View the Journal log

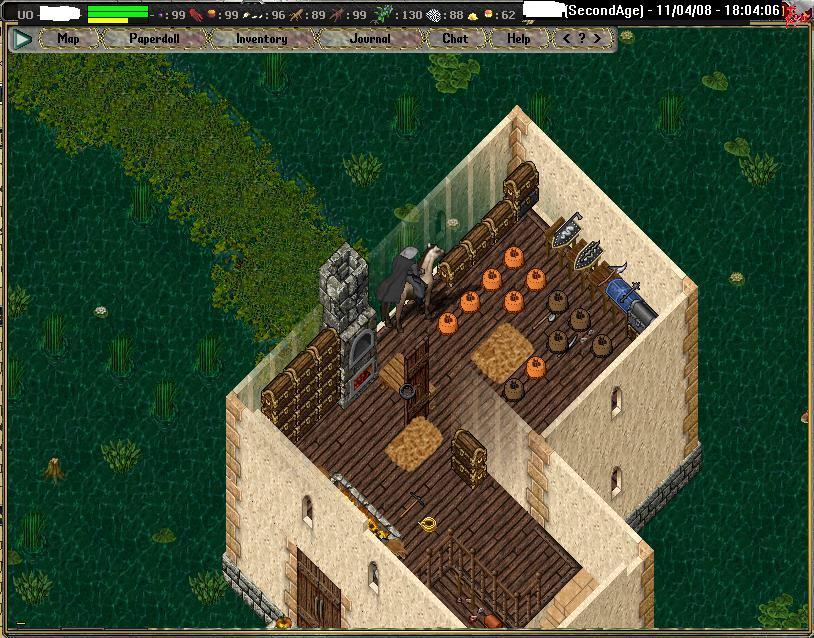(x=370, y=39)
